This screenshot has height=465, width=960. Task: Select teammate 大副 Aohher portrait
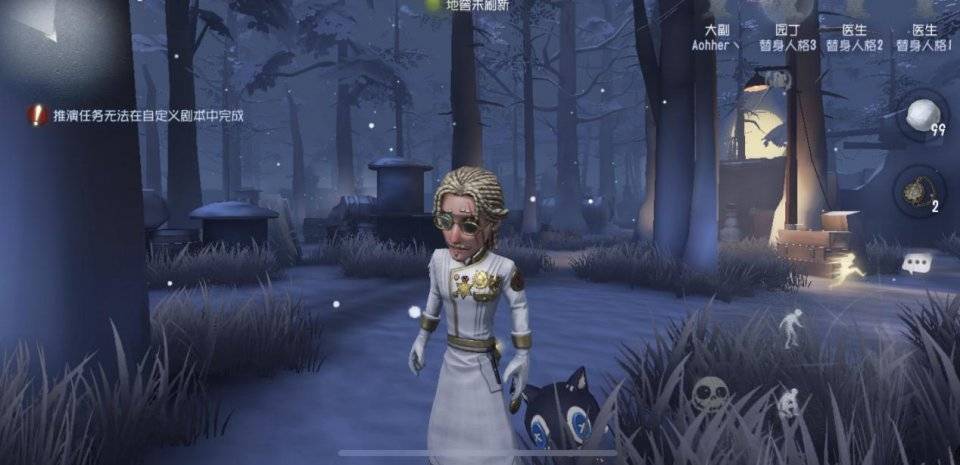click(716, 12)
